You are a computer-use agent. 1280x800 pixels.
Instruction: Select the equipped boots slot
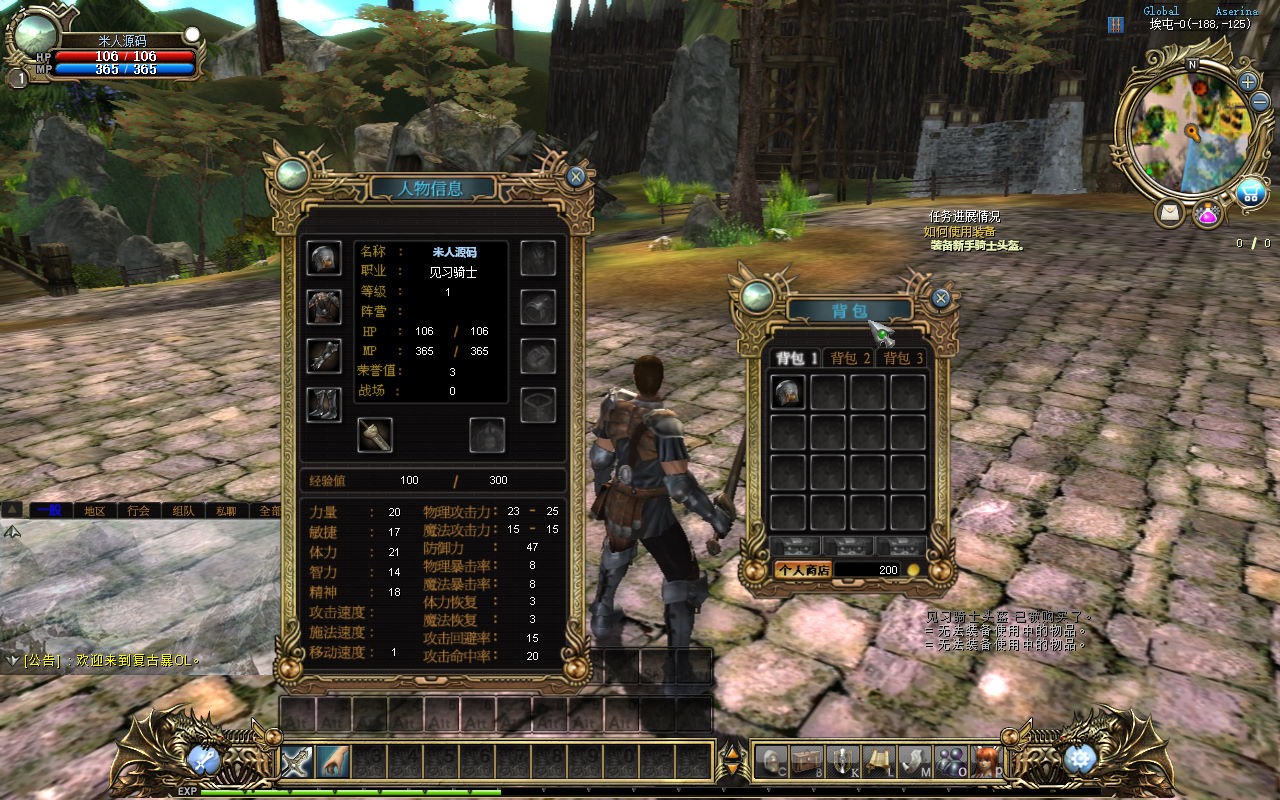coord(323,404)
